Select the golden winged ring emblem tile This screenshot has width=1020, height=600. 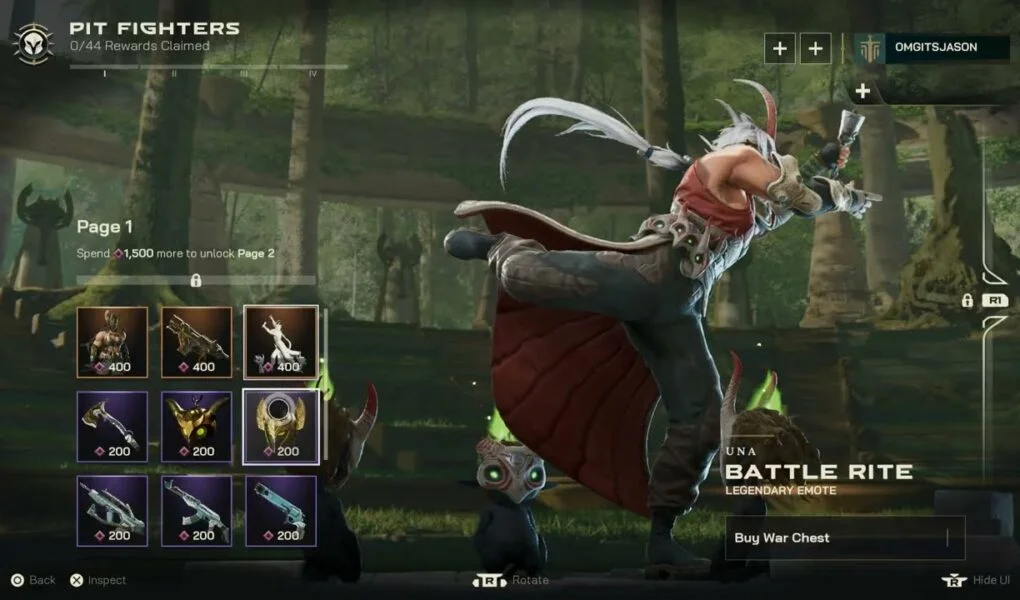[281, 427]
